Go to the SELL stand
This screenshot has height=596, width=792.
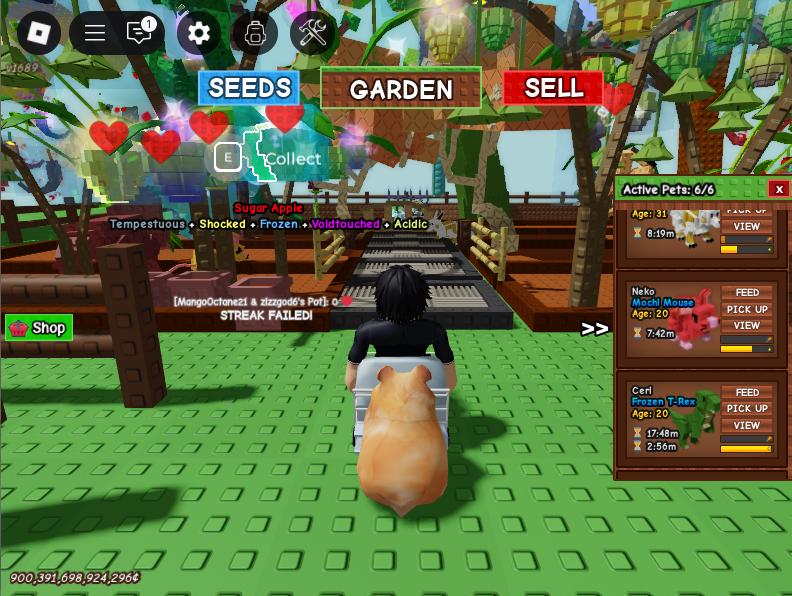(x=553, y=88)
